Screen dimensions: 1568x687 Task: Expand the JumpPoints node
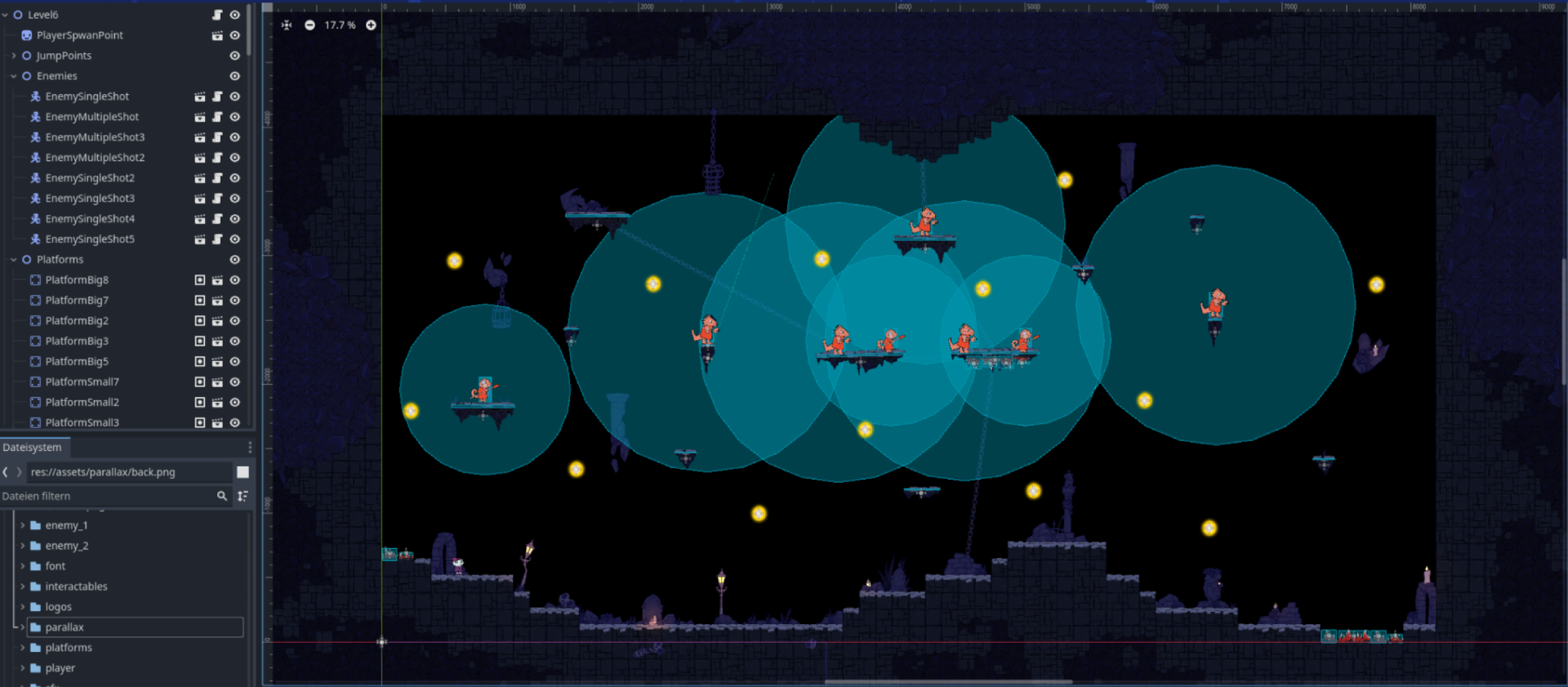pyautogui.click(x=13, y=55)
